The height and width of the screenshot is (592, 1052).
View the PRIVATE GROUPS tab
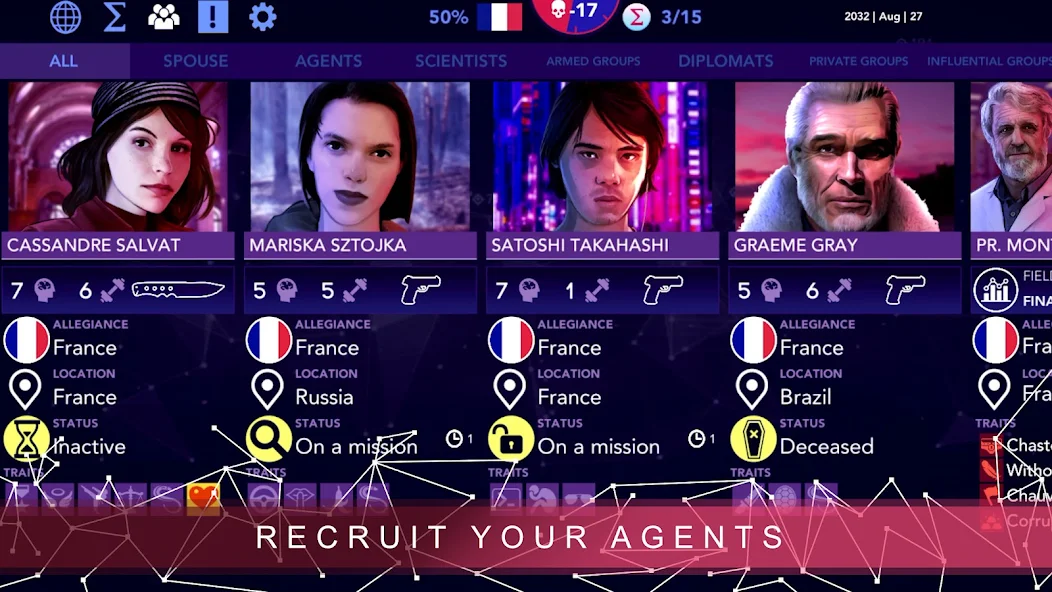pyautogui.click(x=859, y=61)
